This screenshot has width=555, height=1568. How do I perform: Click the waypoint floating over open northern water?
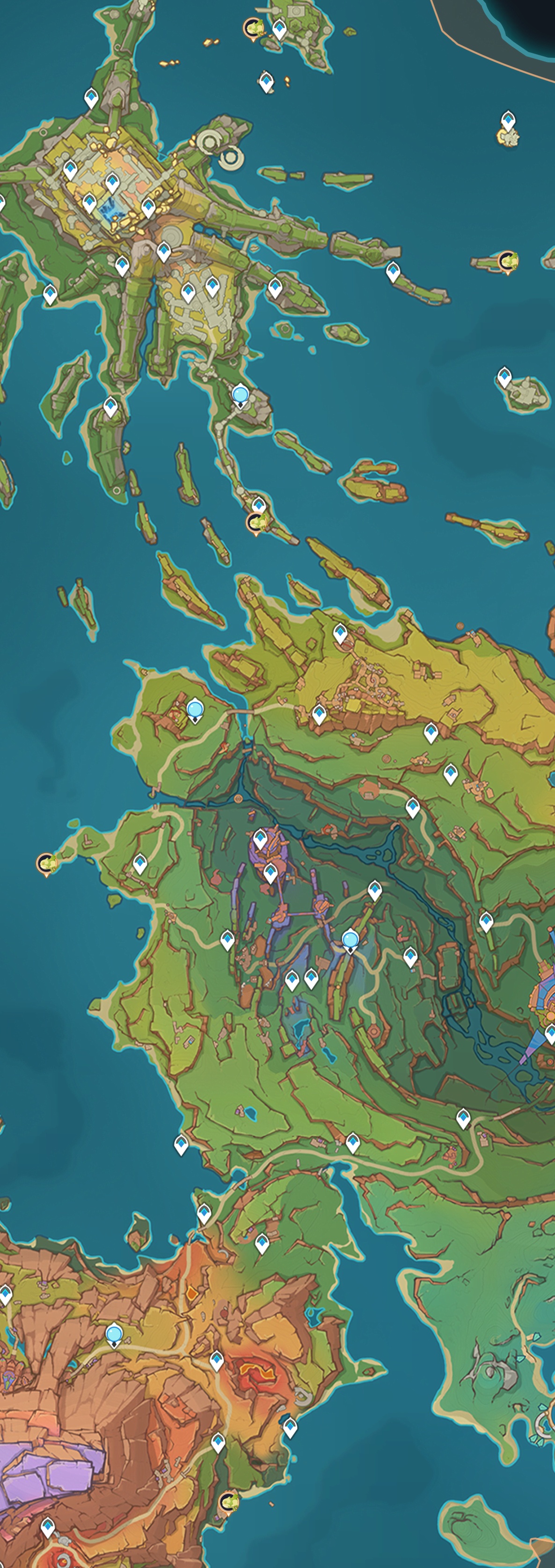tap(266, 81)
